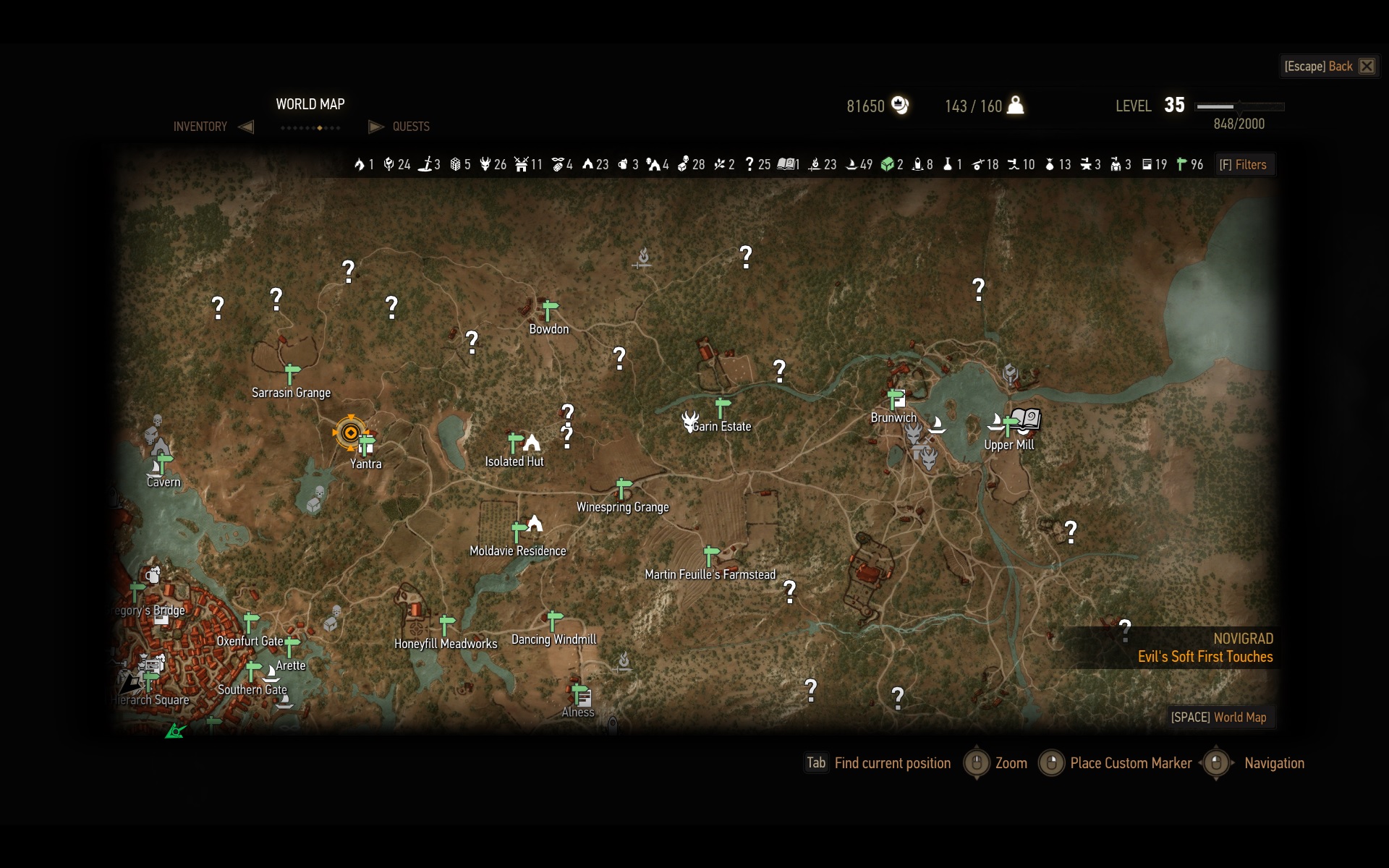The image size is (1389, 868).
Task: Select the Winespring Grange signpost marker
Action: click(x=623, y=488)
